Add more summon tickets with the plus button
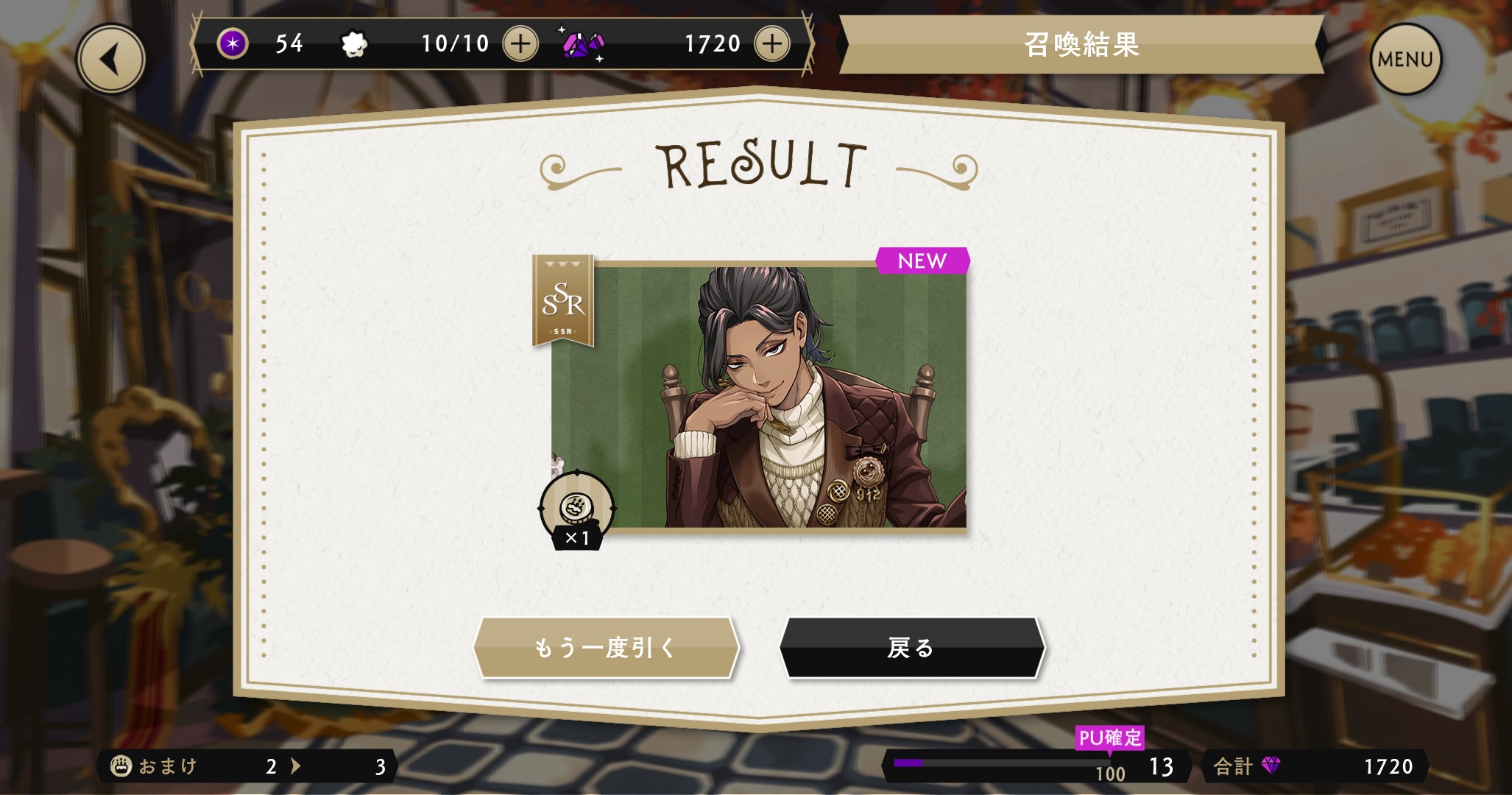This screenshot has width=1512, height=795. (520, 43)
